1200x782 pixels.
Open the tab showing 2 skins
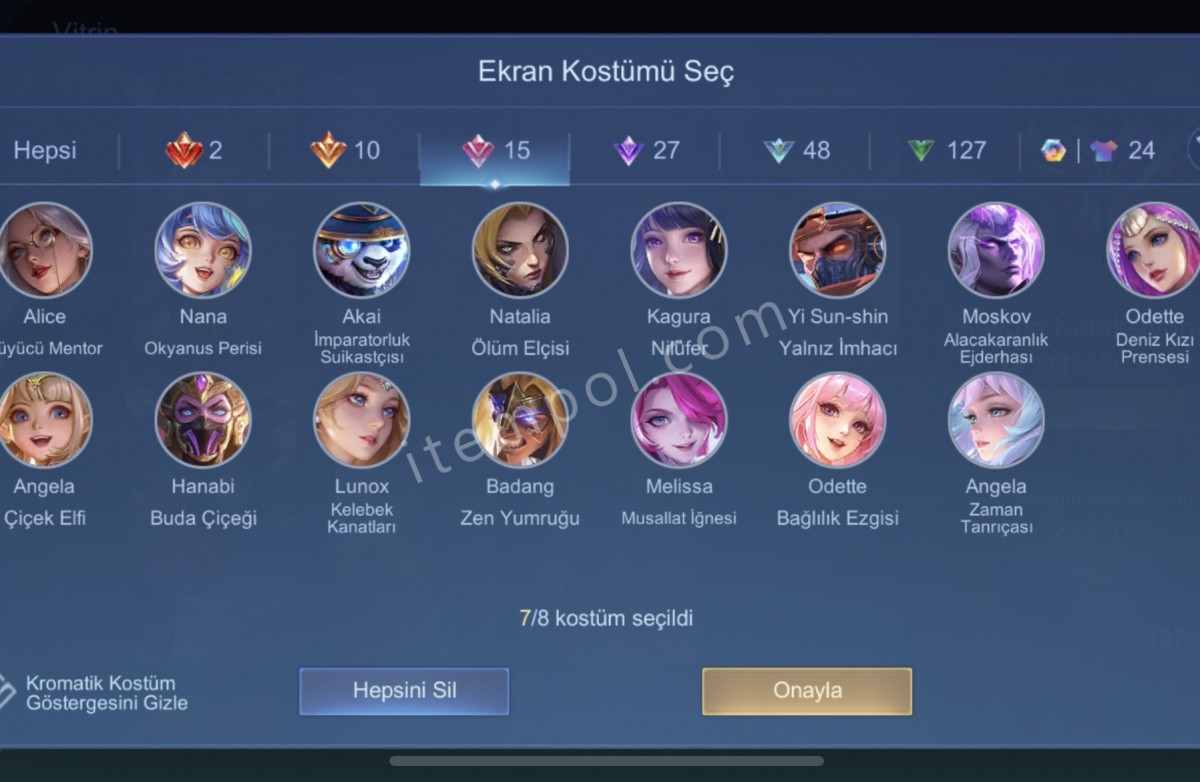(194, 151)
